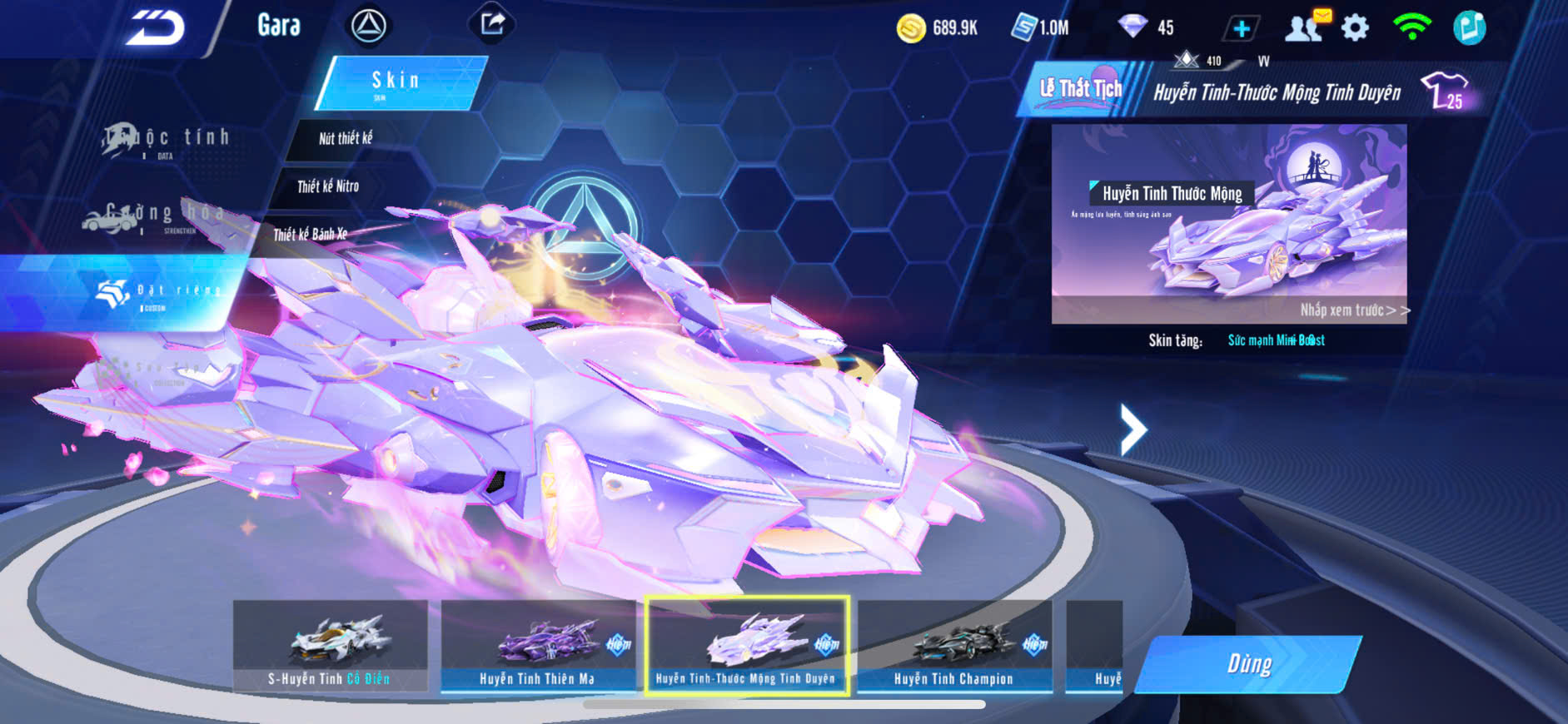Pick the Huyễn Tinh Champion skin
This screenshot has height=724, width=1568.
click(x=953, y=646)
